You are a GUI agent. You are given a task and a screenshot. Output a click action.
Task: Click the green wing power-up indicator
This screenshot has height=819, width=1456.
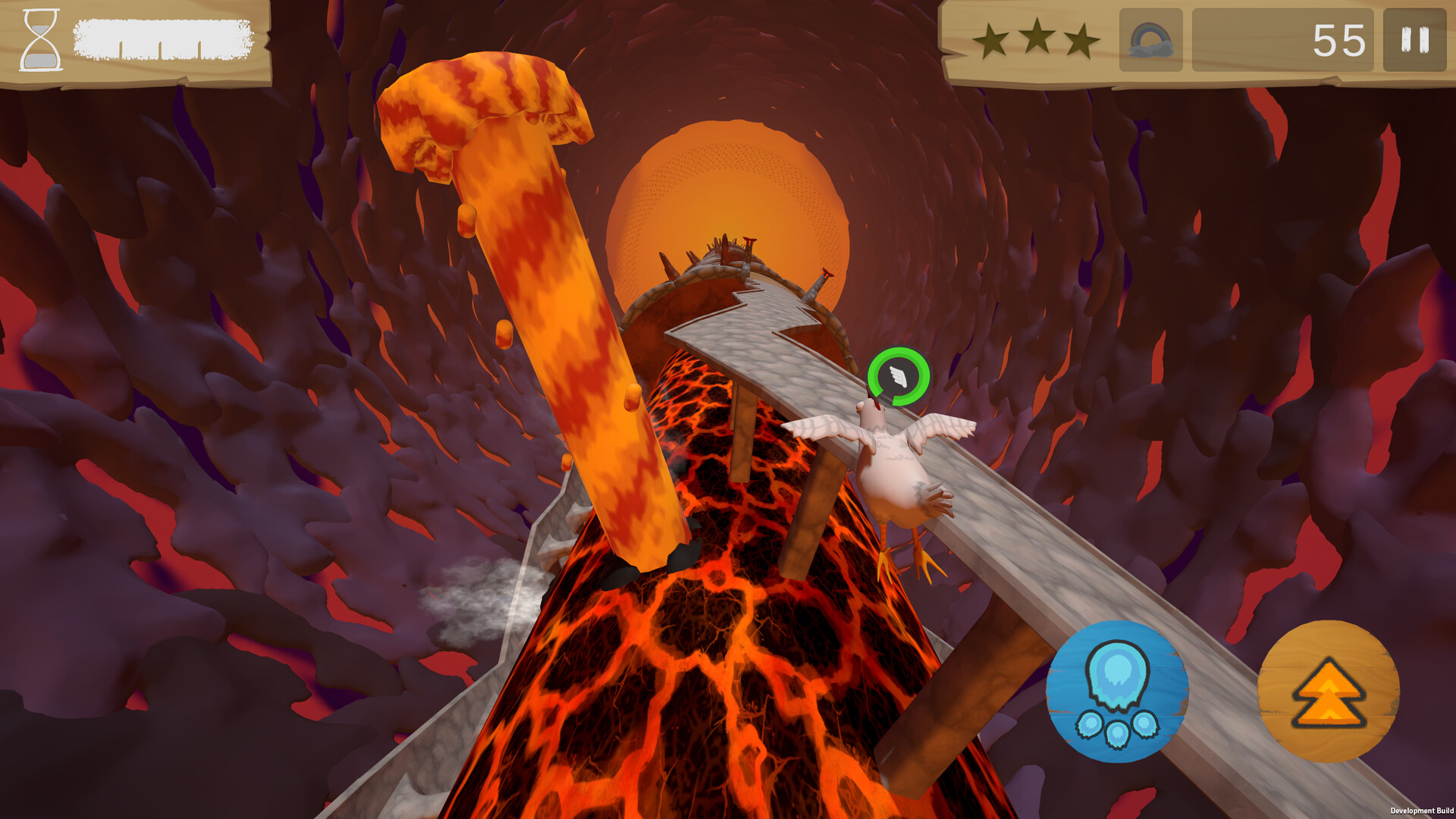pyautogui.click(x=897, y=377)
